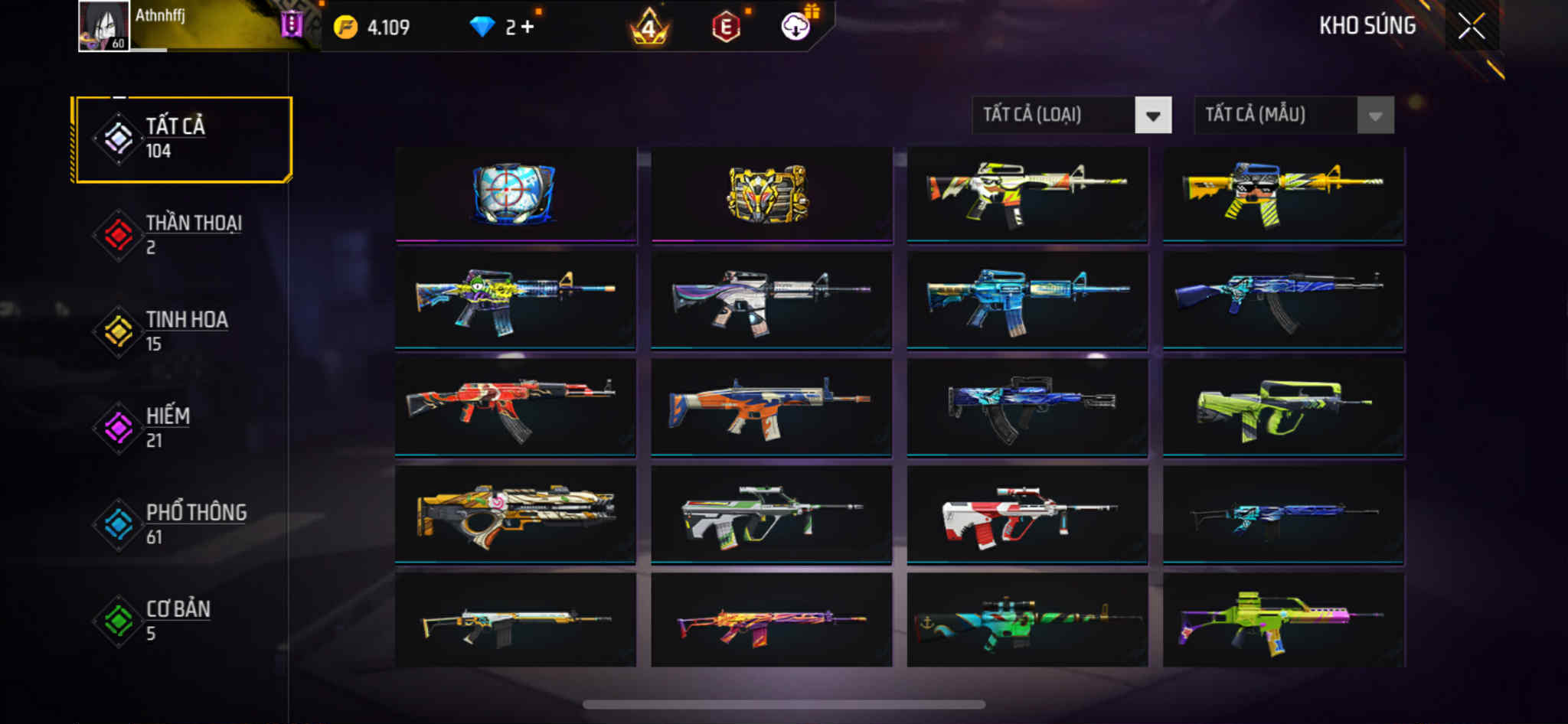The image size is (1568, 724).
Task: Add diamonds with the plus button
Action: tap(528, 28)
